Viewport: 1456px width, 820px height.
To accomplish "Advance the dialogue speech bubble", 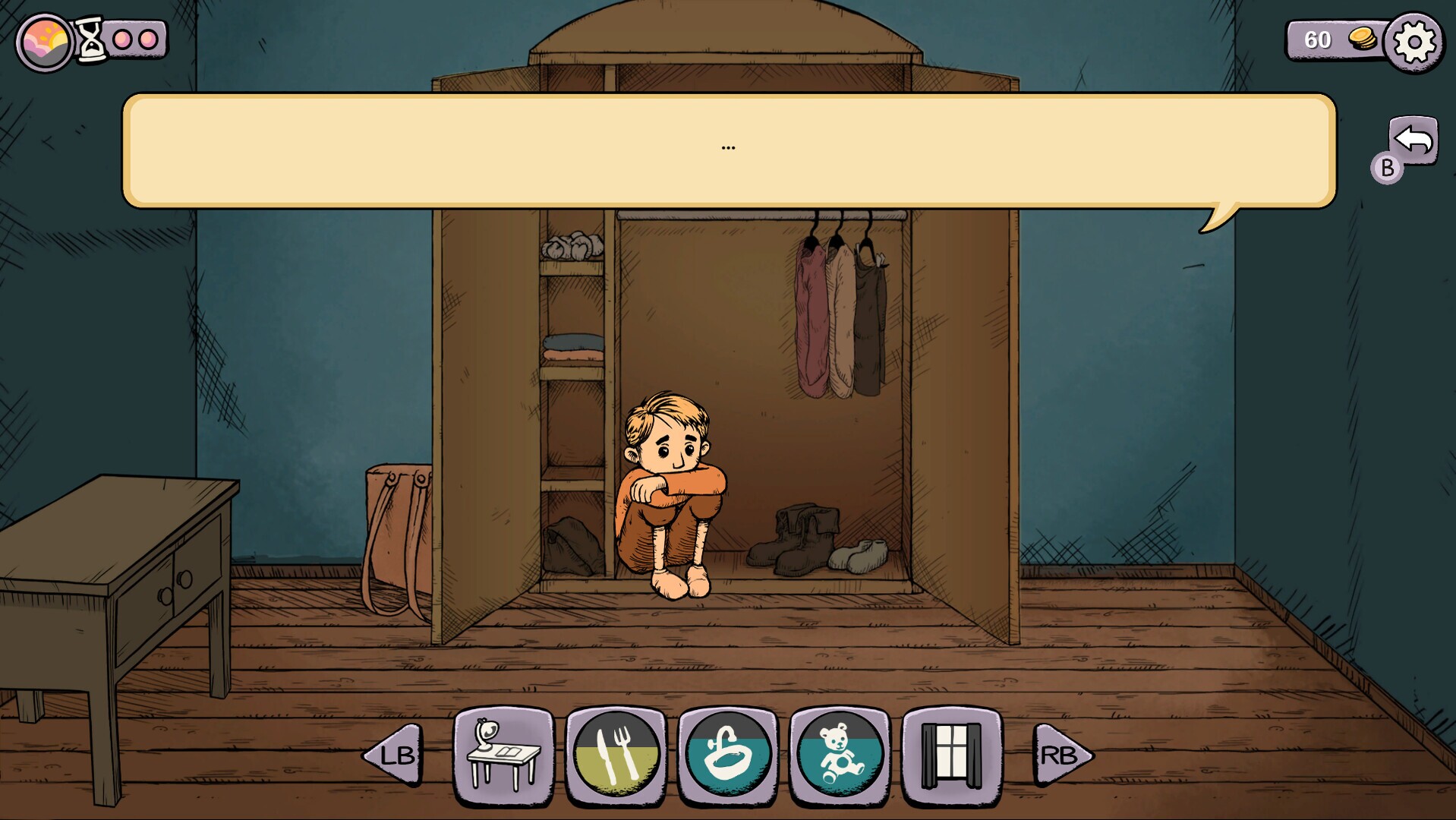I will click(727, 148).
